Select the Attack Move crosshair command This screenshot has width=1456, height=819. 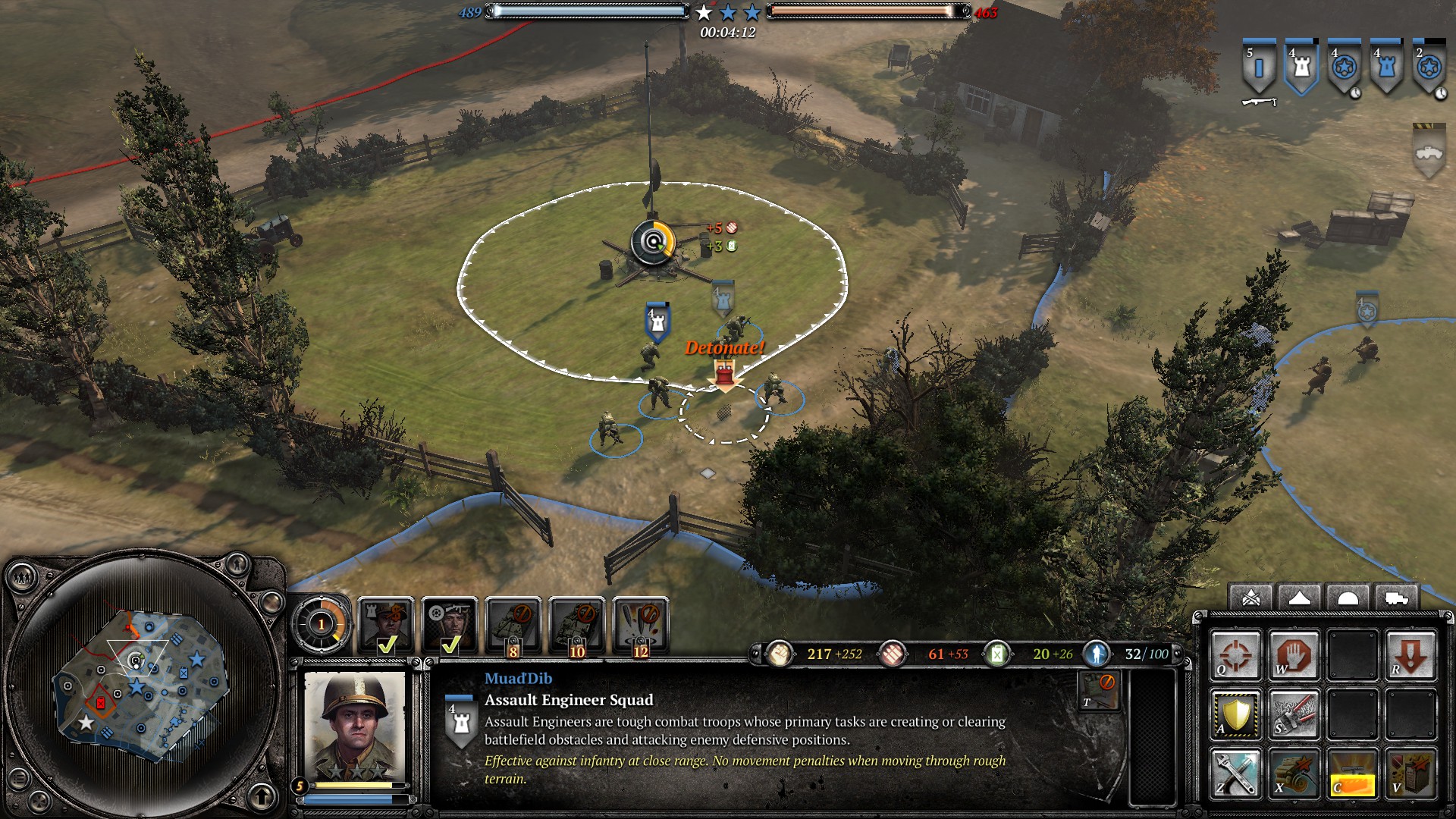(x=1235, y=655)
